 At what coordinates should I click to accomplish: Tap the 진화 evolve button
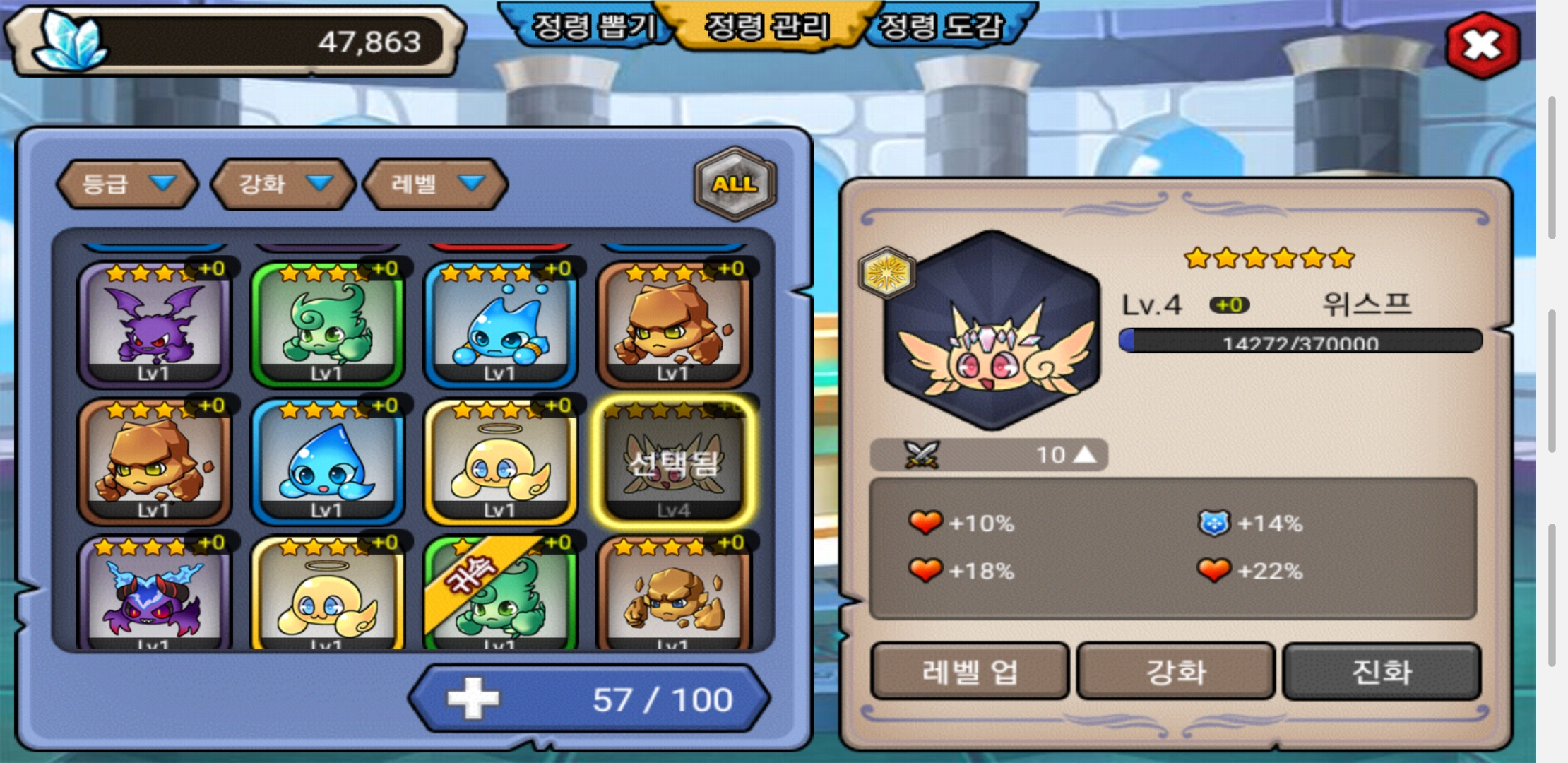coord(1382,671)
